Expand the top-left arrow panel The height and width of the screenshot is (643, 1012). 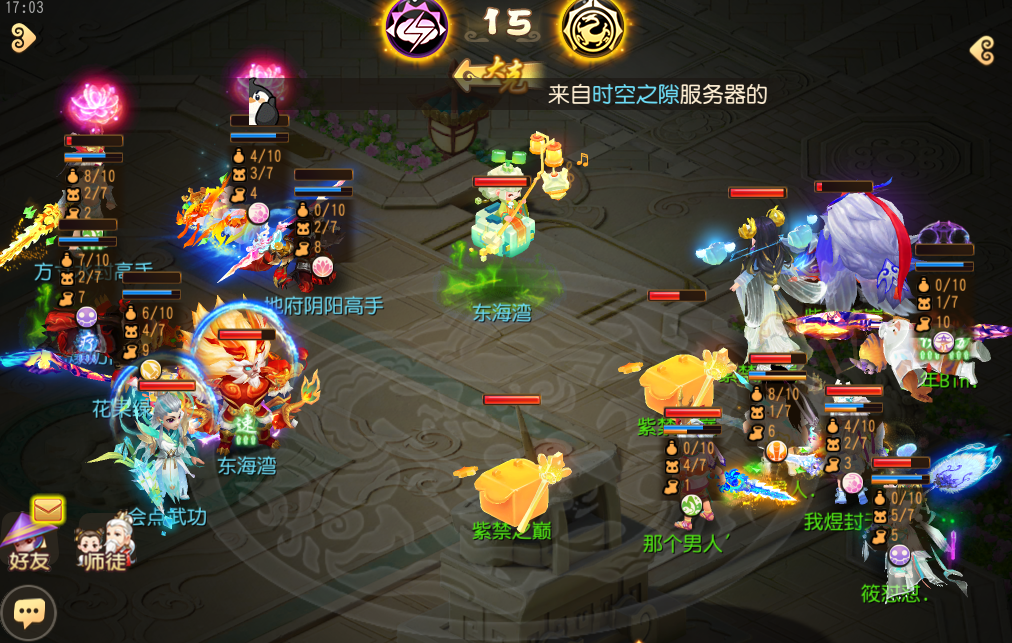click(x=23, y=38)
